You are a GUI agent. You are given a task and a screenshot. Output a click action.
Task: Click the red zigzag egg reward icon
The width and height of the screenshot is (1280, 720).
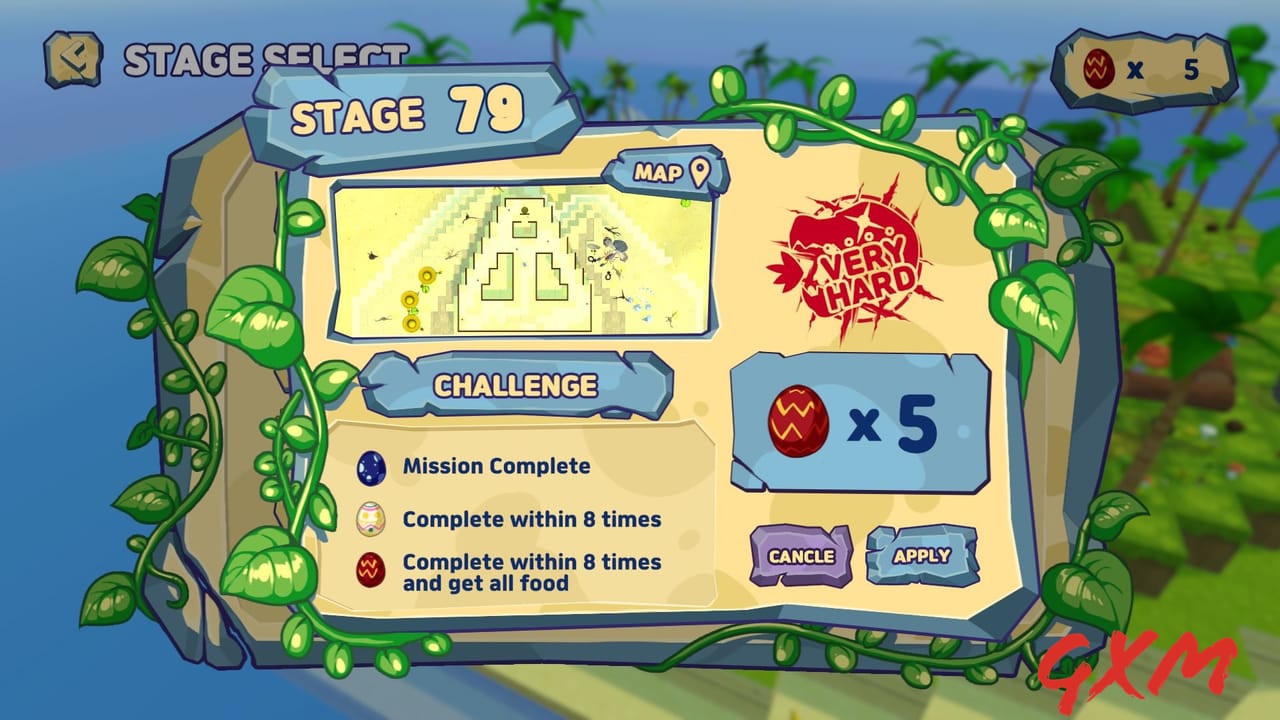pyautogui.click(x=800, y=420)
